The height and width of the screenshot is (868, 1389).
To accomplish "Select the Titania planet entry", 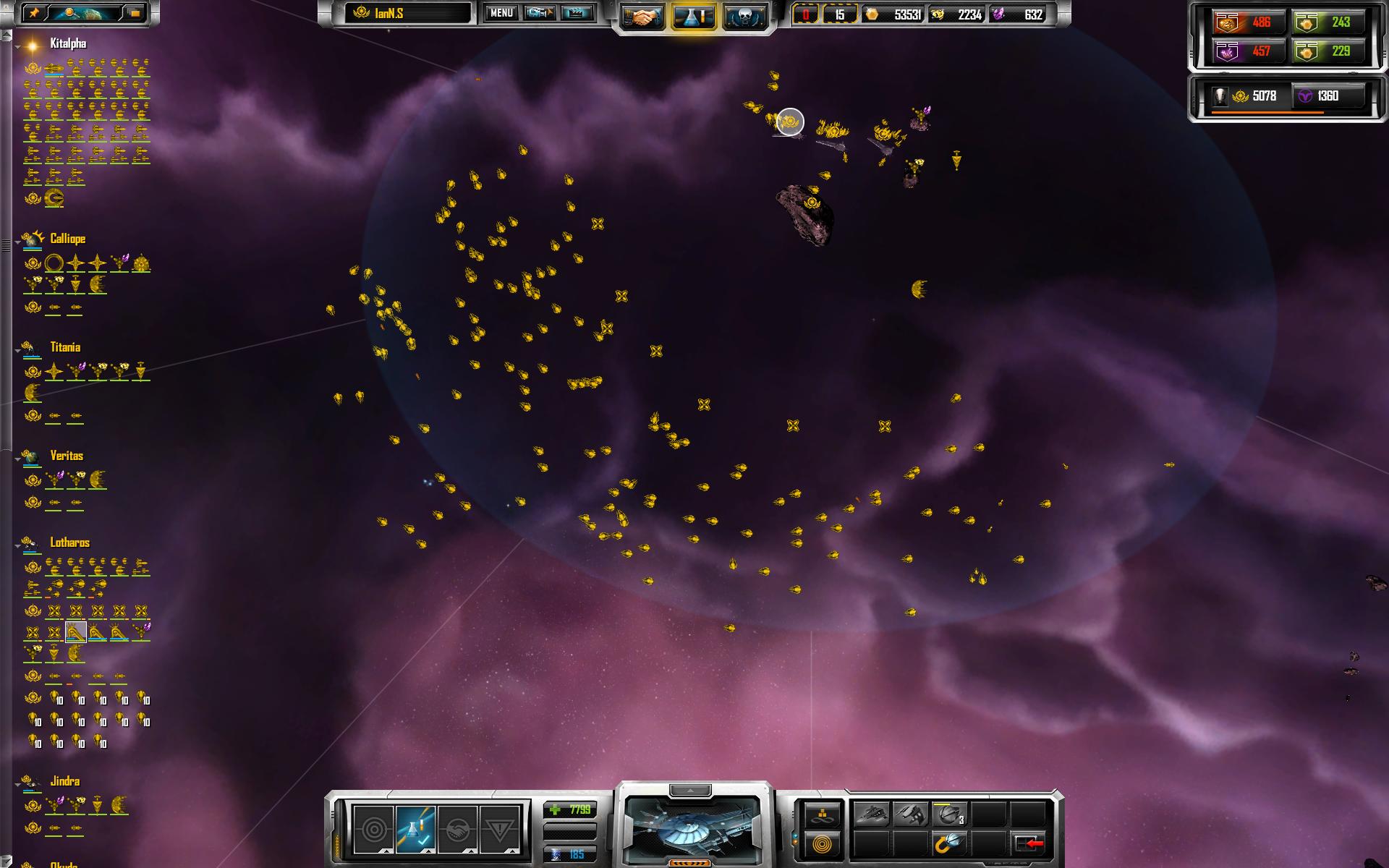I will (x=64, y=347).
